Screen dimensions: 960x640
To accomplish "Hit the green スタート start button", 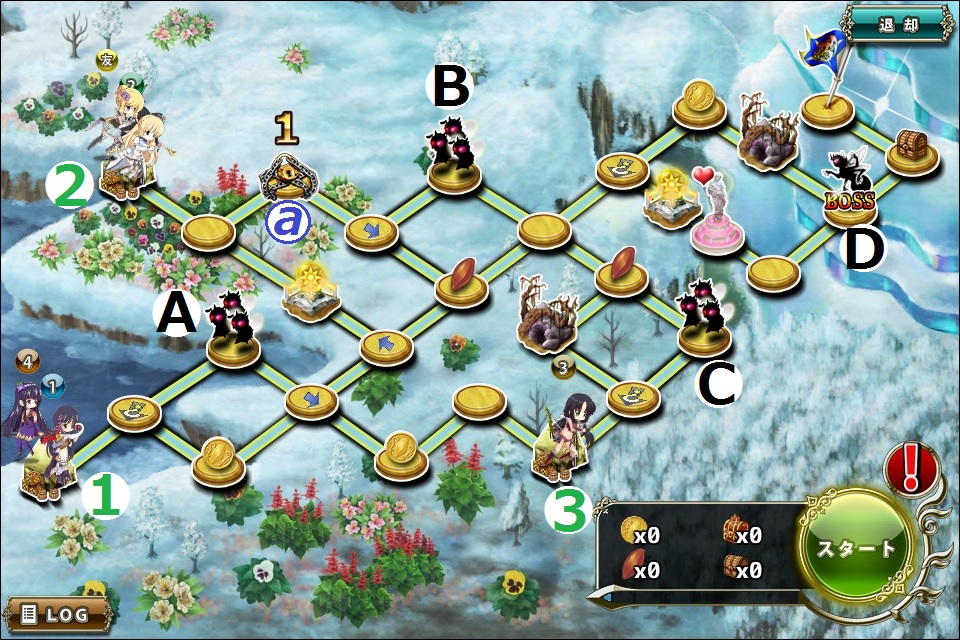I will tap(857, 548).
